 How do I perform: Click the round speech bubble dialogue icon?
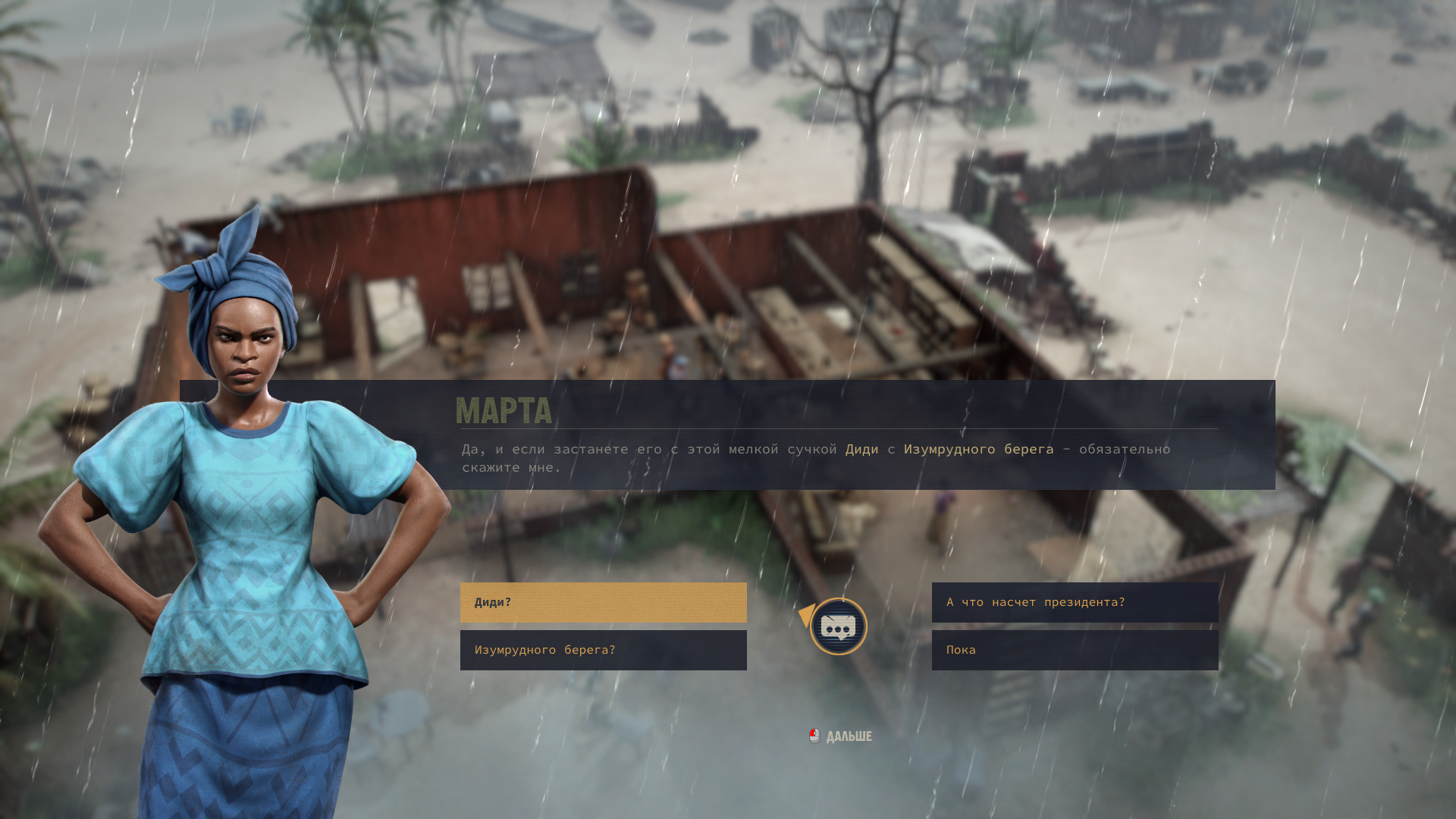tap(838, 626)
